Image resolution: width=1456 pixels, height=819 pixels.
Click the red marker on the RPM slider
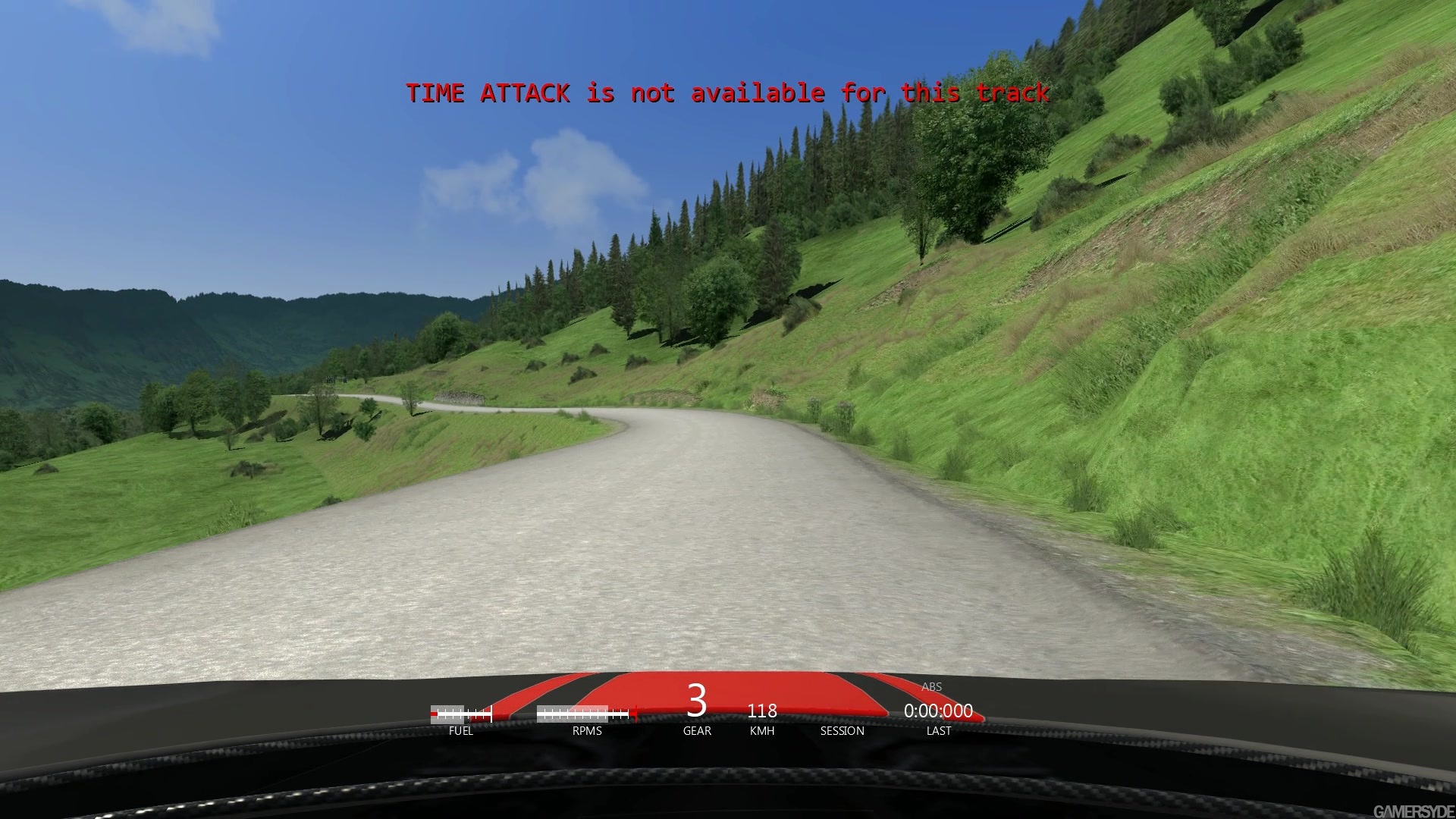[x=635, y=711]
